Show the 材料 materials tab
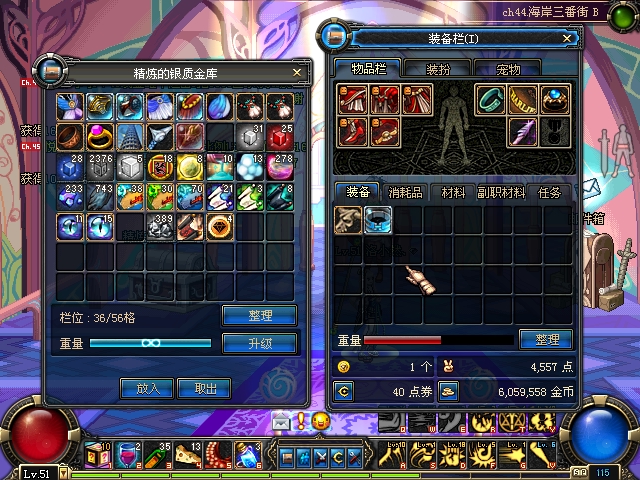640x480 pixels. [x=453, y=192]
